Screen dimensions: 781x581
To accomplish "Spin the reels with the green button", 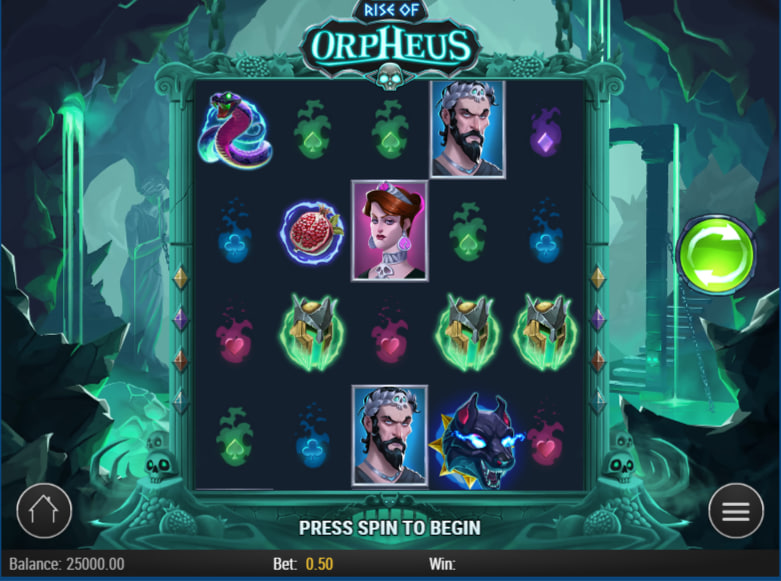I will [715, 255].
